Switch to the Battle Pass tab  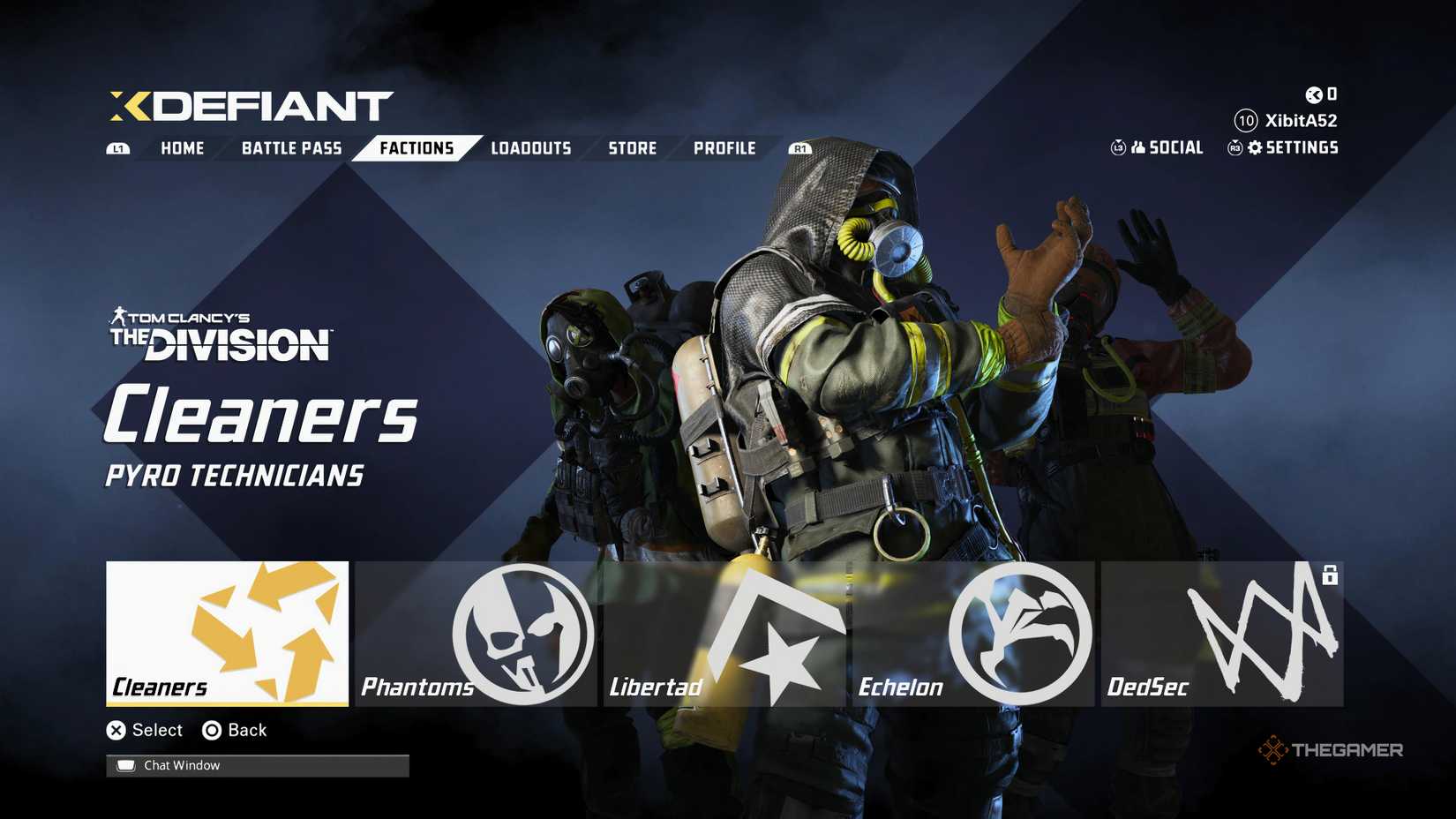click(291, 147)
